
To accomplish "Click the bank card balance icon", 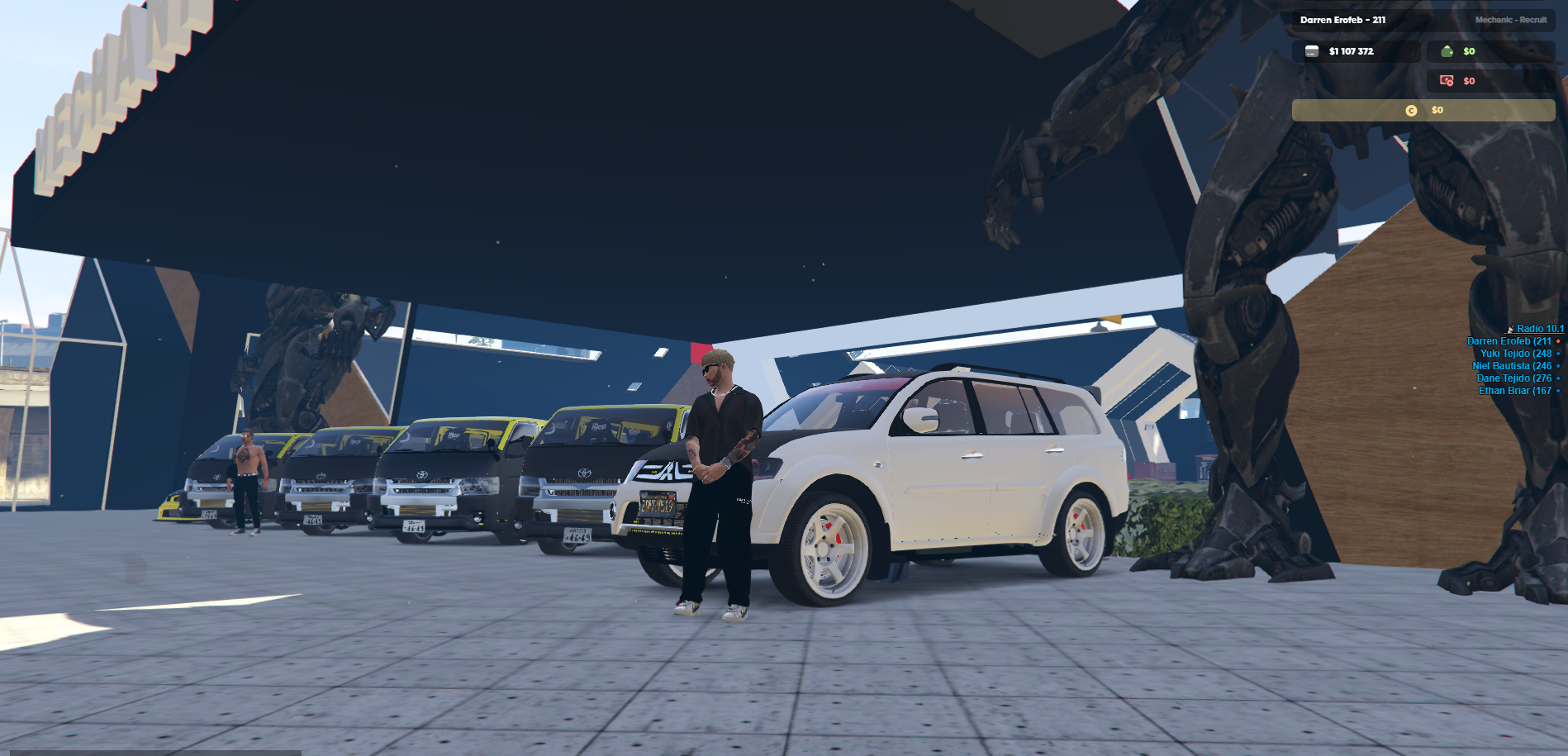I will pos(1312,51).
